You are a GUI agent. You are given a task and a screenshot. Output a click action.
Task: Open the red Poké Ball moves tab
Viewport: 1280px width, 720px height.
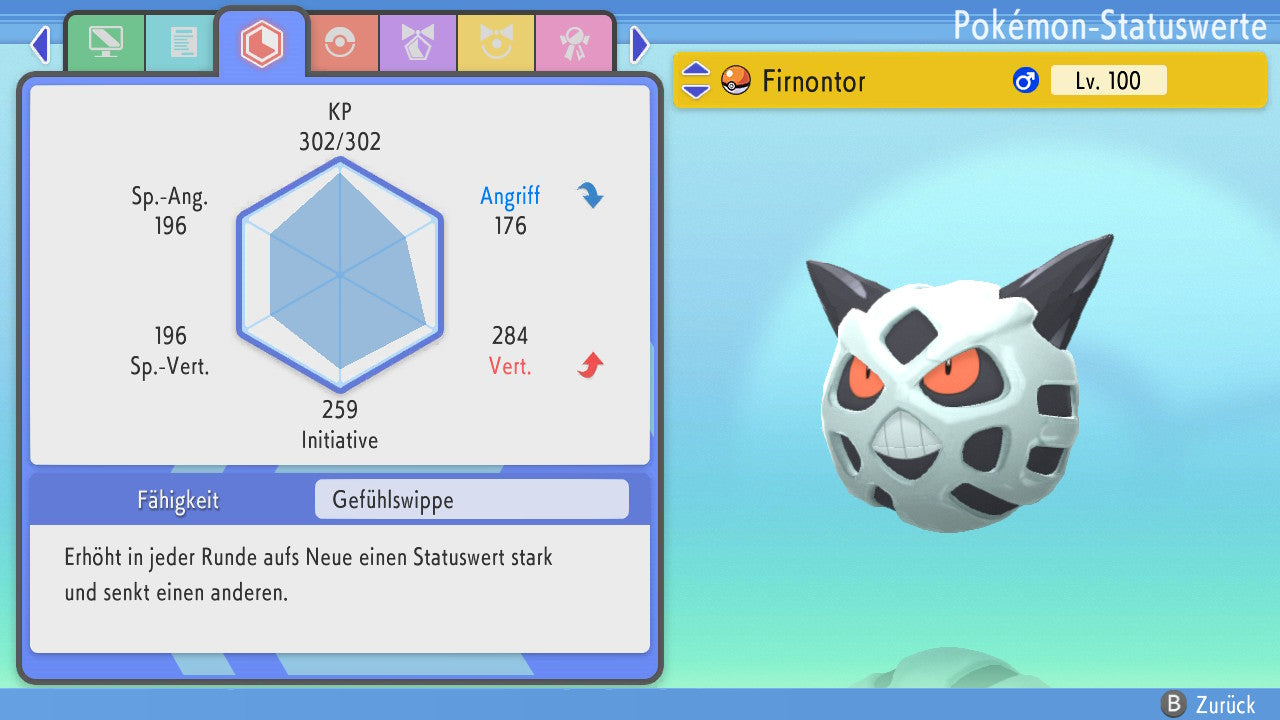(x=342, y=42)
